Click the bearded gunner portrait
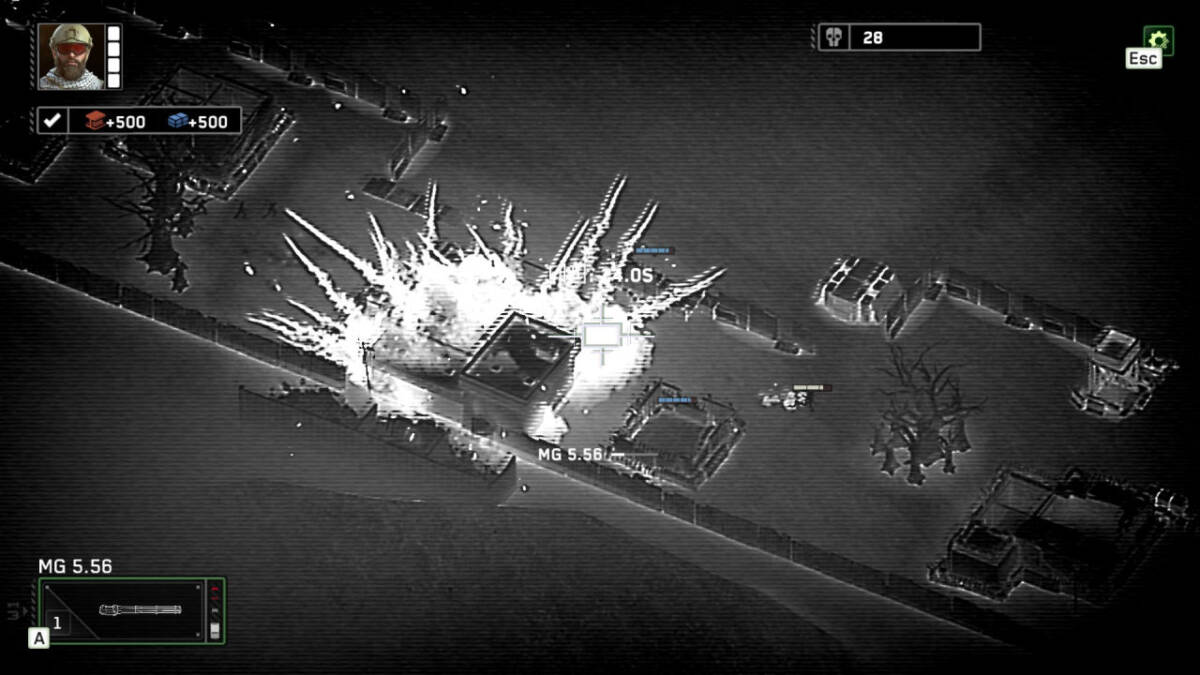The image size is (1200, 675). 72,55
